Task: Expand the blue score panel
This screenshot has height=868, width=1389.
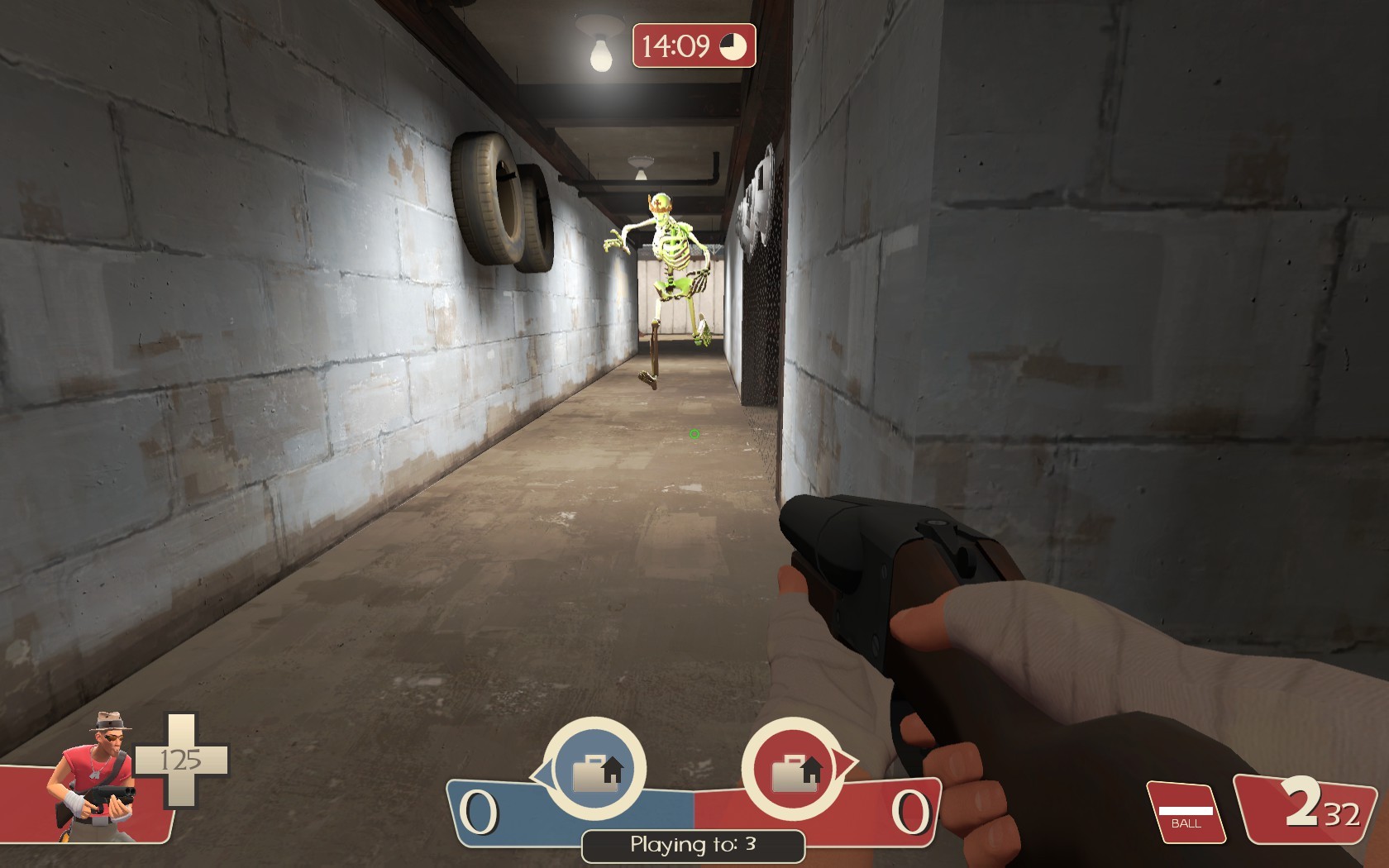Action: (513, 814)
